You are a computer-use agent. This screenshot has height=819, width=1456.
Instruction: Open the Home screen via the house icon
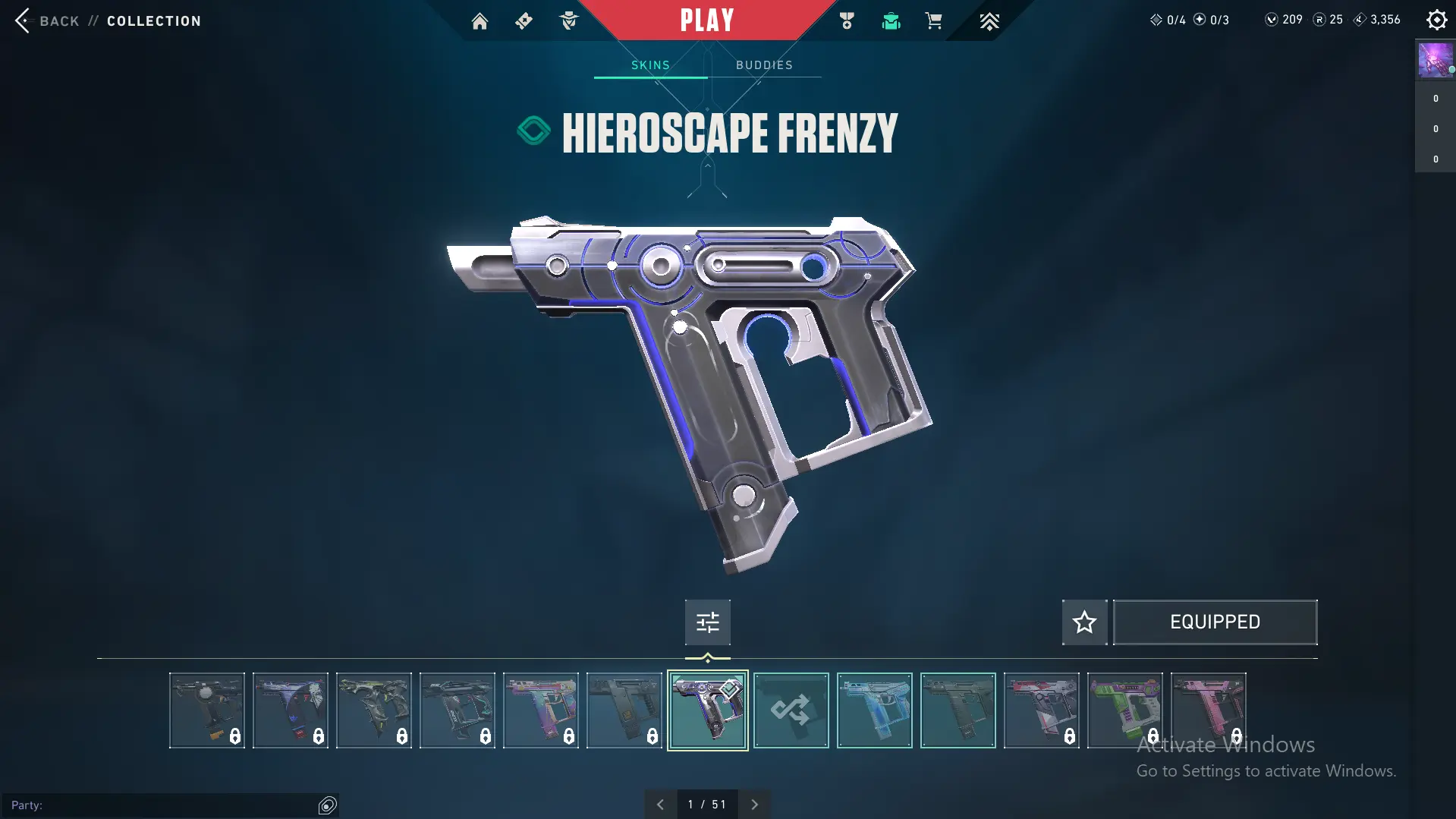[480, 21]
